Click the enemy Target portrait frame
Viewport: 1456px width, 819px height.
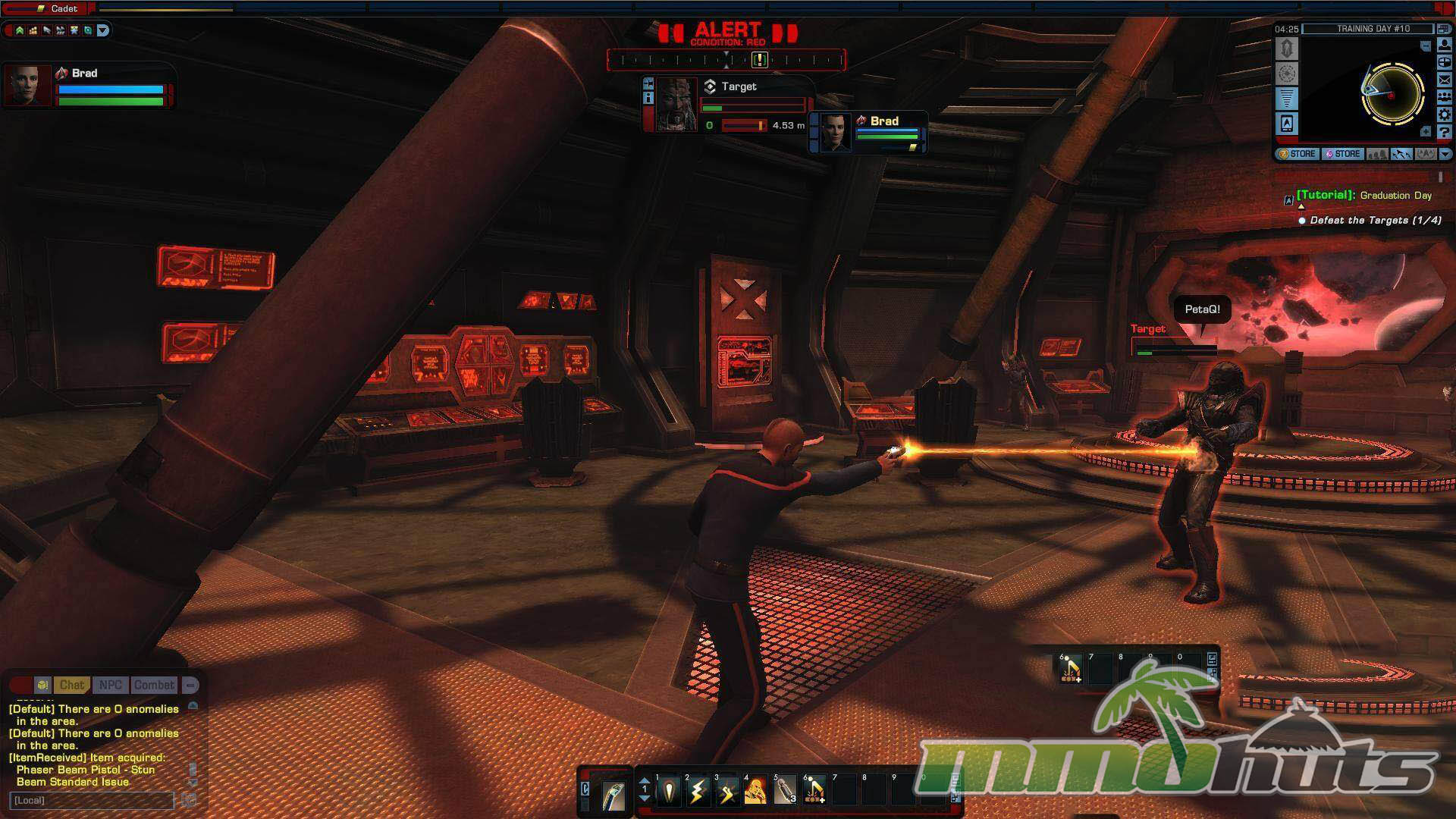[x=676, y=105]
